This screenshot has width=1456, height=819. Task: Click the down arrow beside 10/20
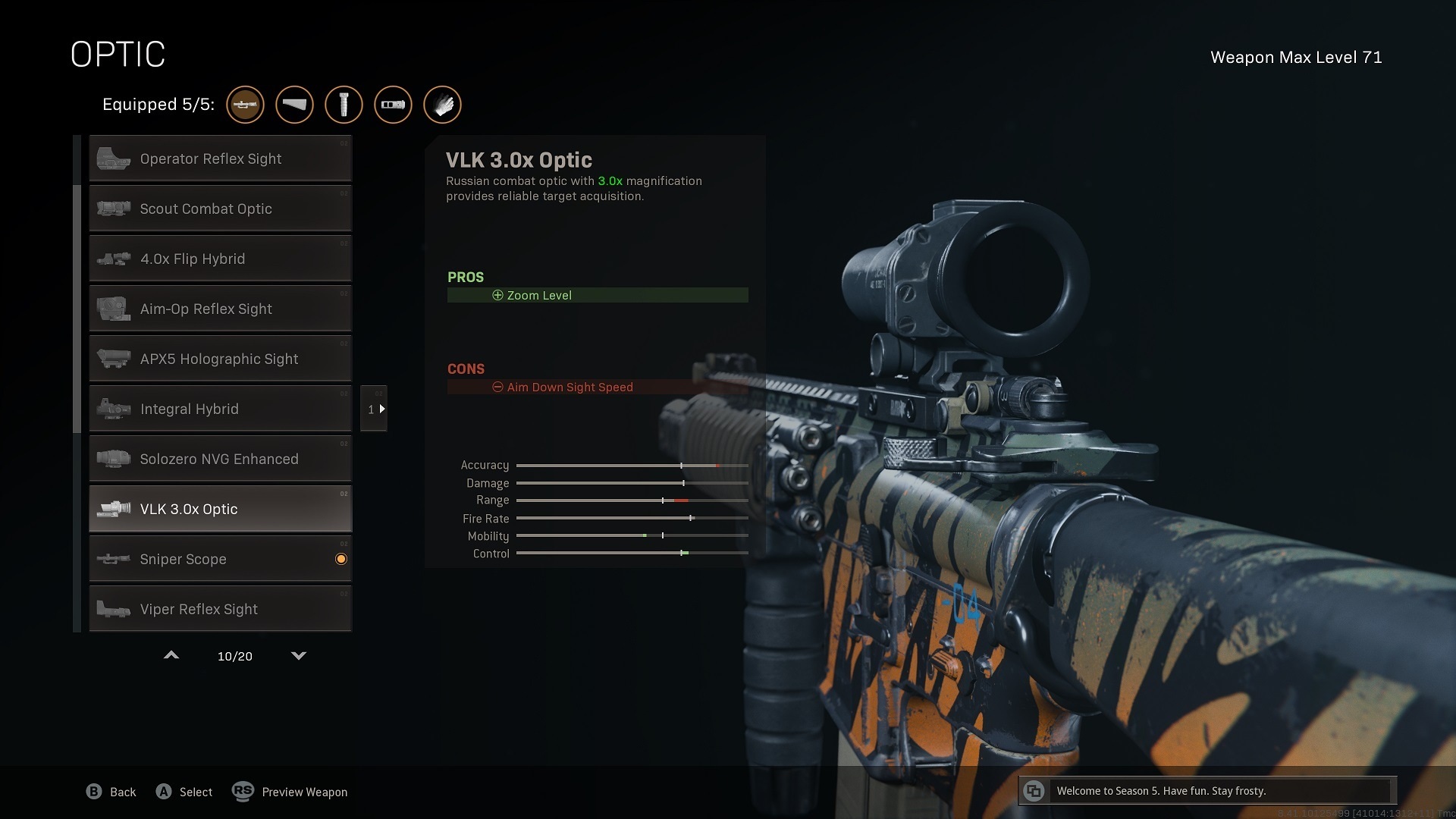pyautogui.click(x=299, y=655)
